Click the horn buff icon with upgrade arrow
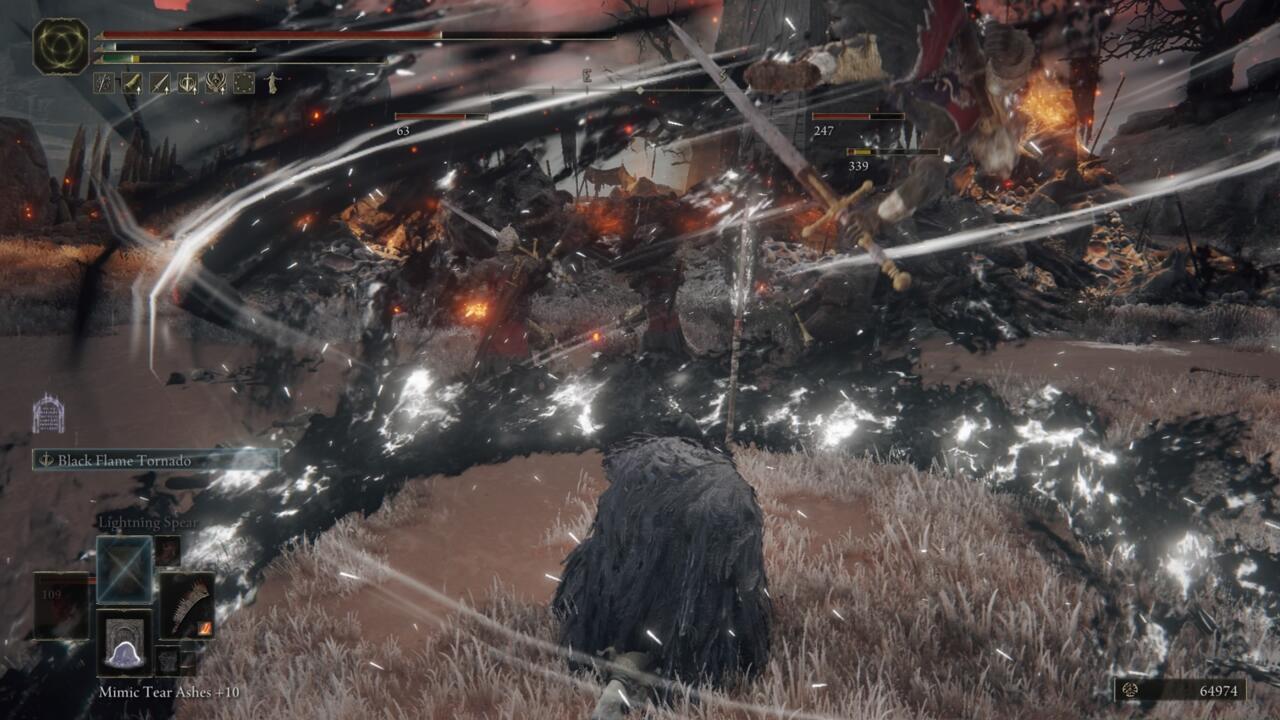Image resolution: width=1280 pixels, height=720 pixels. (x=131, y=83)
